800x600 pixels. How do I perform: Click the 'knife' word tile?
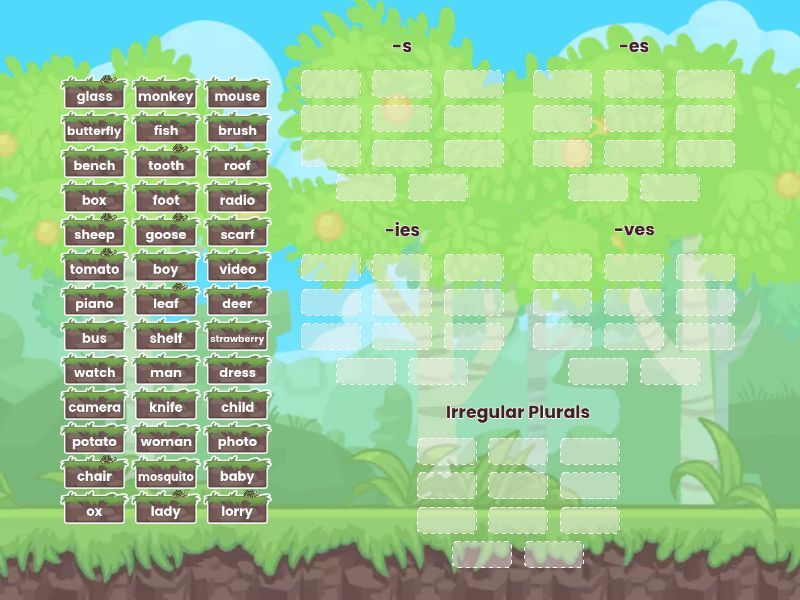click(166, 407)
